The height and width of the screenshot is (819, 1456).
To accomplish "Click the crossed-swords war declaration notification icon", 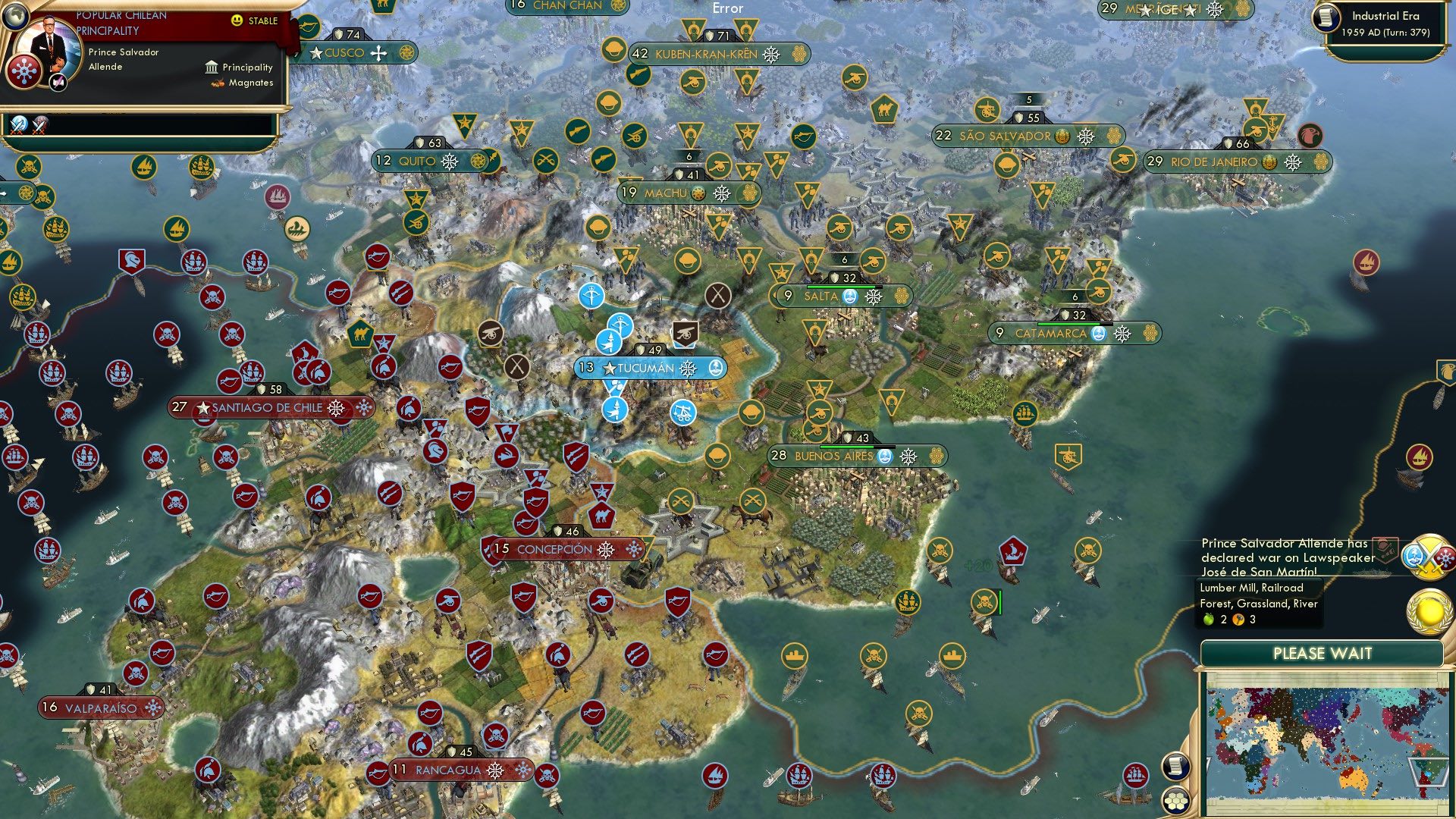I will click(x=1429, y=556).
